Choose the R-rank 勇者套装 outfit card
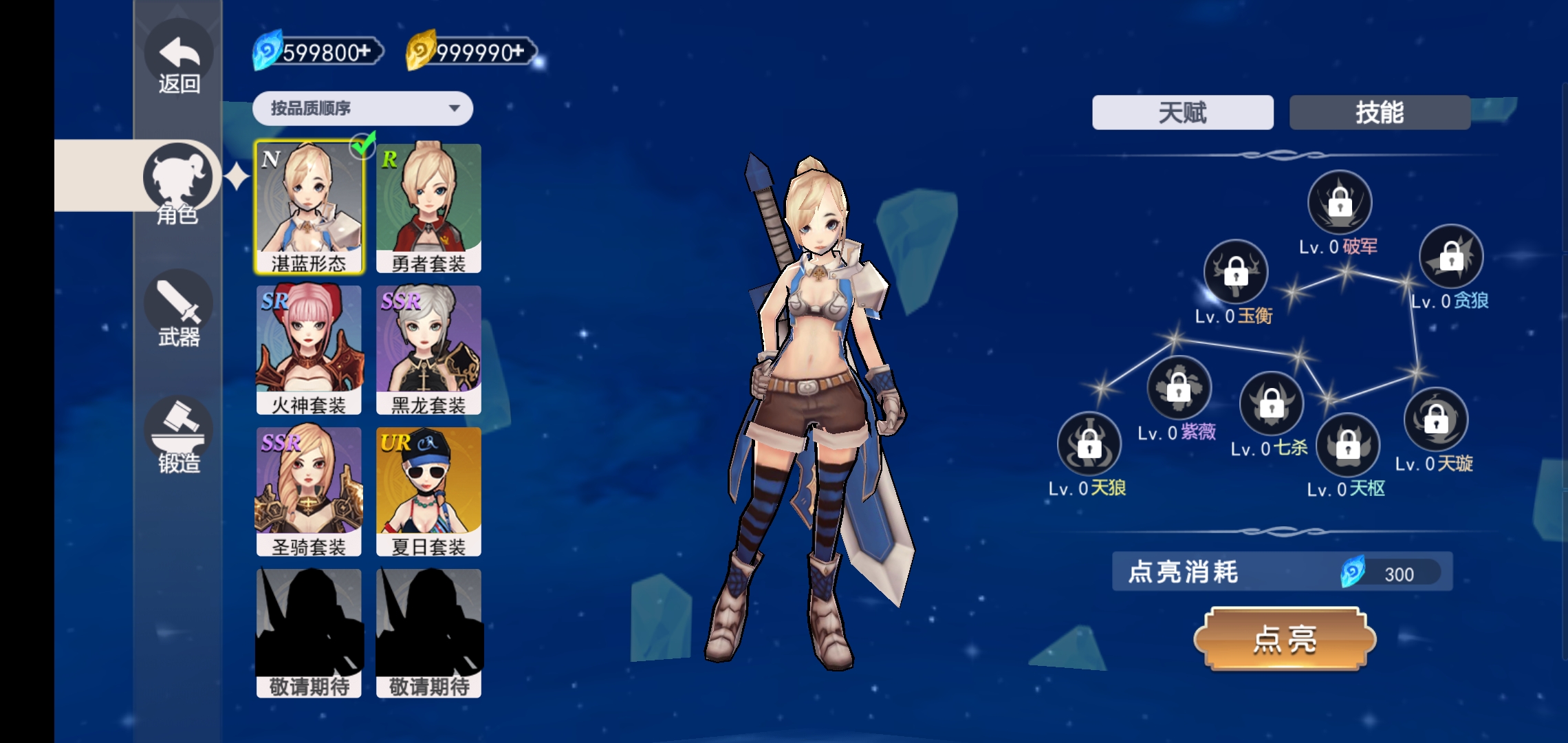 tap(428, 208)
